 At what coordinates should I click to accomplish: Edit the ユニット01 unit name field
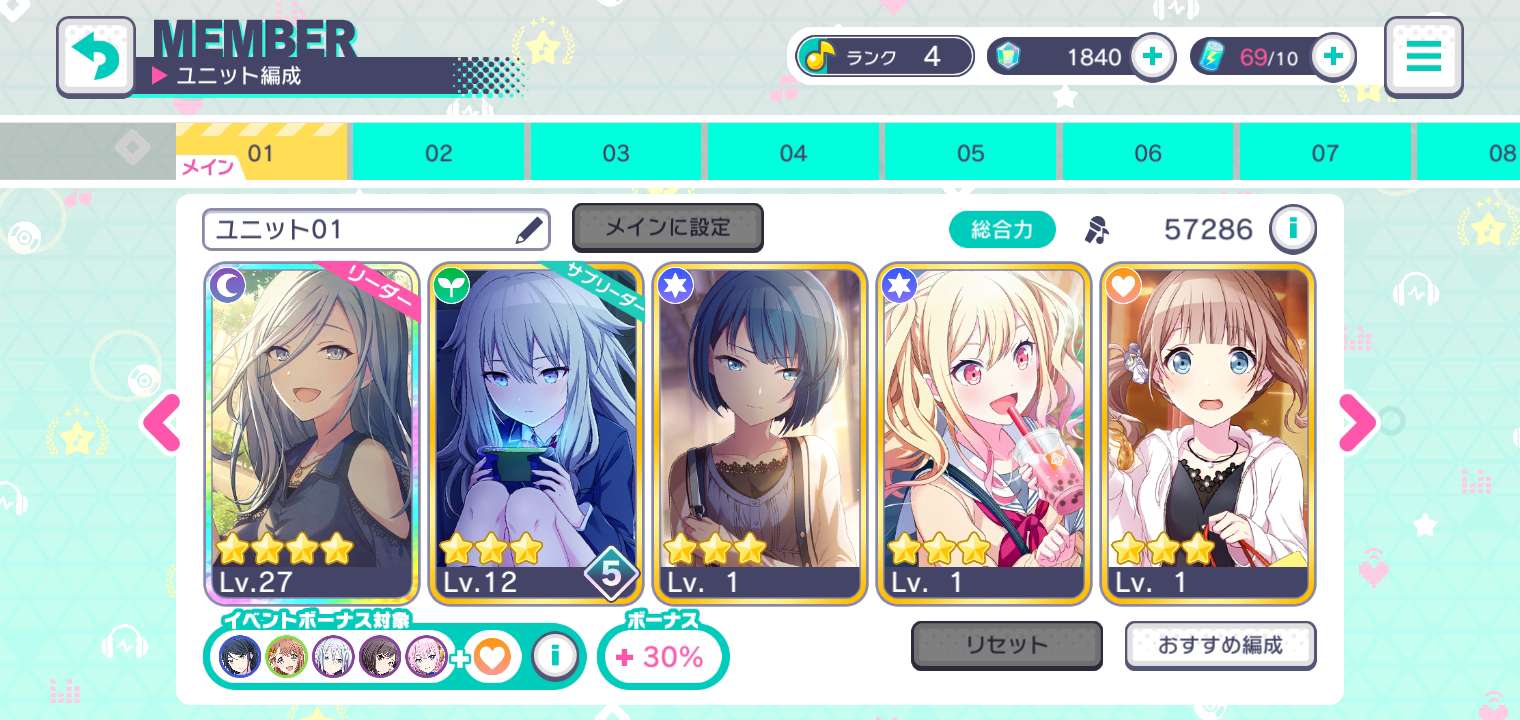(x=376, y=230)
